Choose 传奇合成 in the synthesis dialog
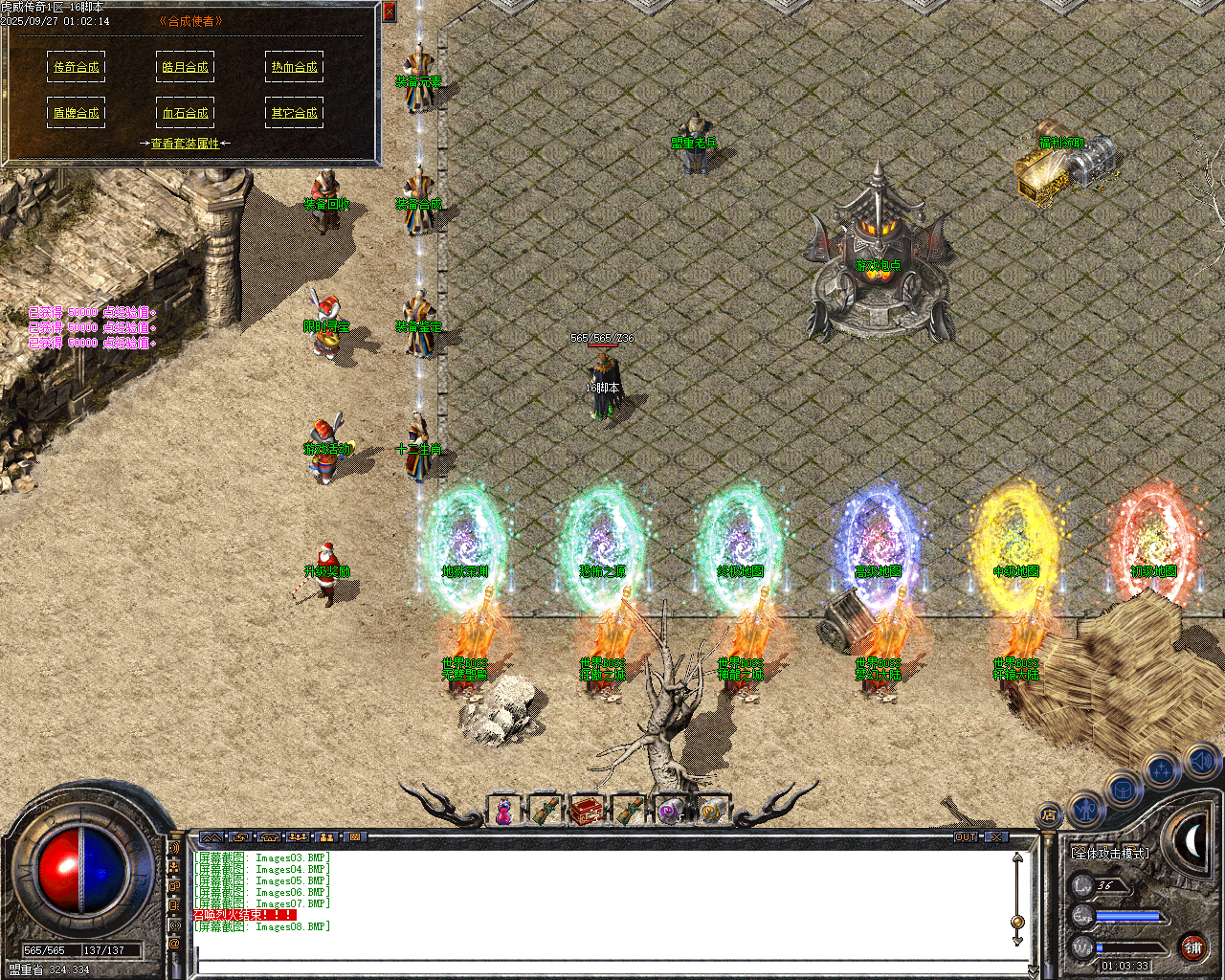The height and width of the screenshot is (980, 1225). (77, 67)
